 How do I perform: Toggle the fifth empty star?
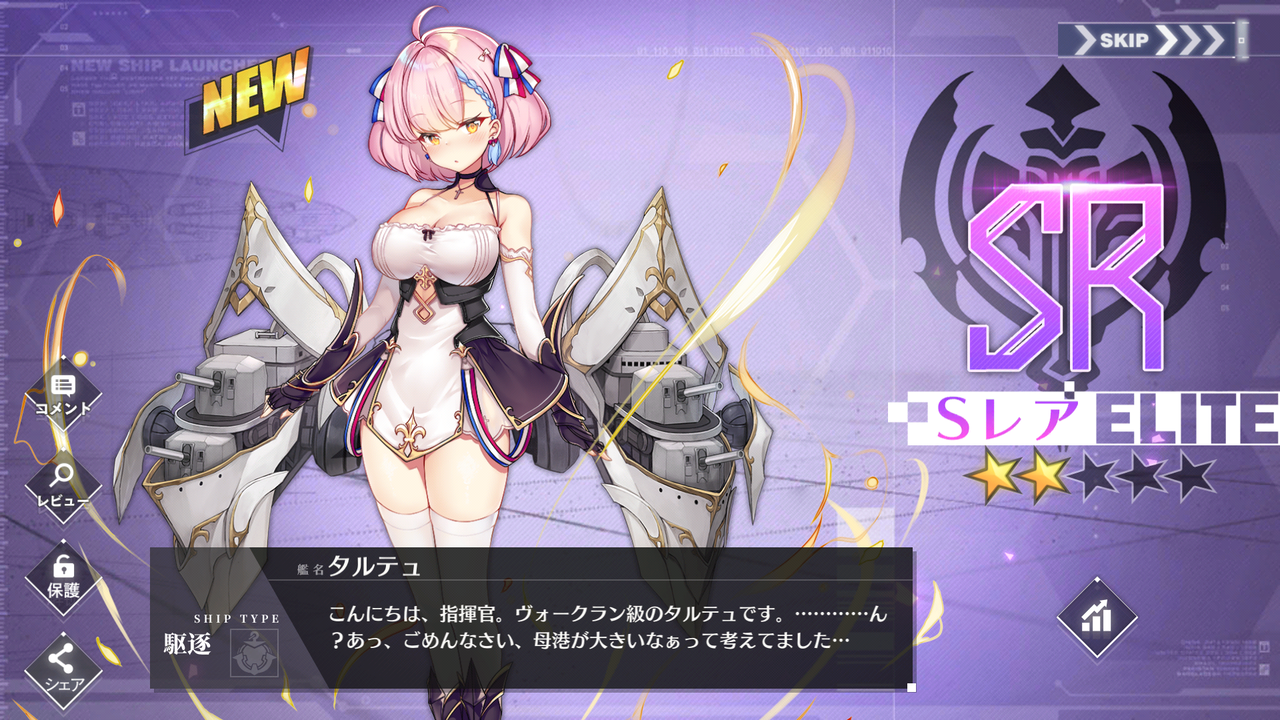point(1195,475)
